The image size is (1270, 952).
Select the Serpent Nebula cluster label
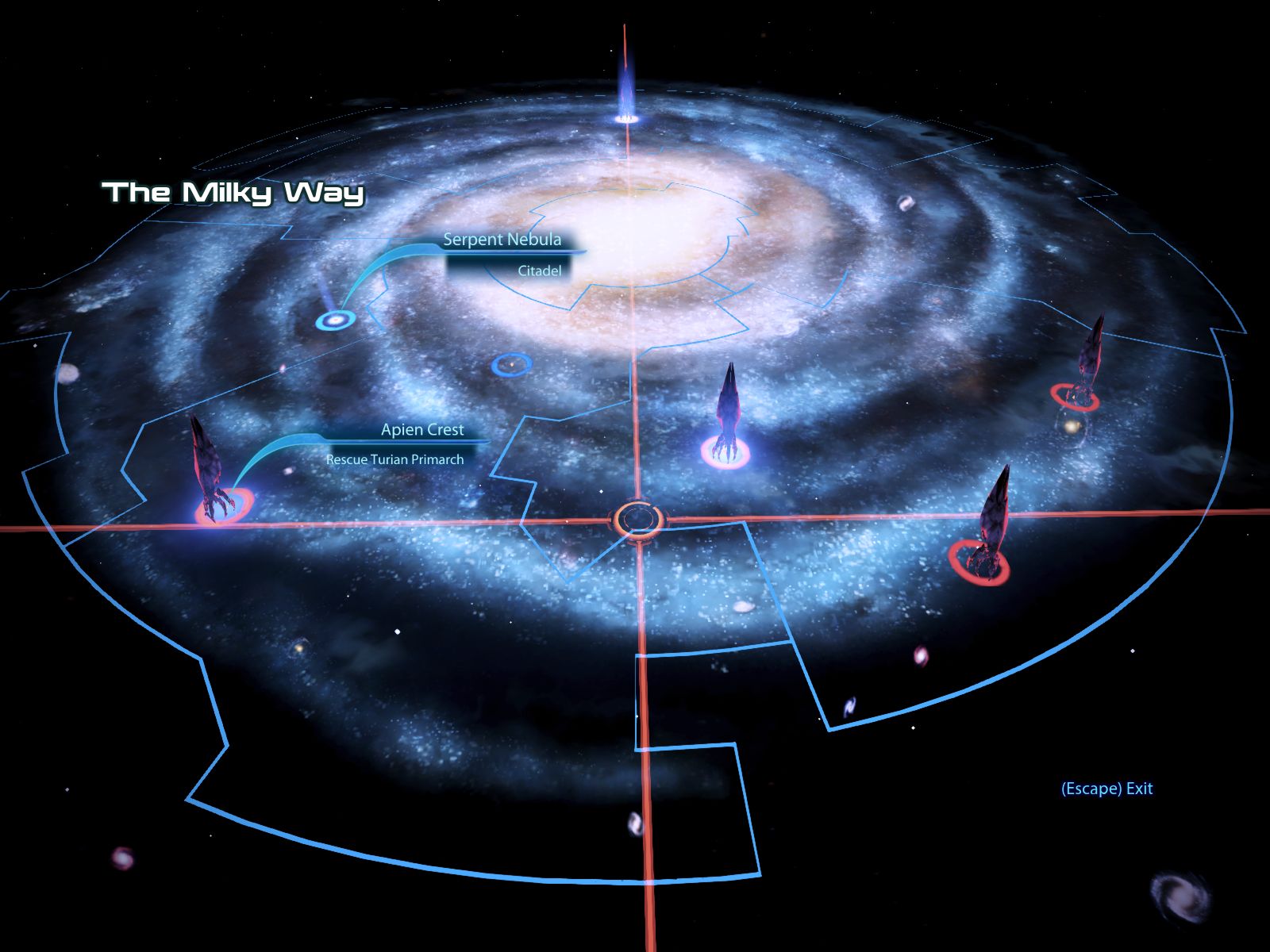point(502,240)
